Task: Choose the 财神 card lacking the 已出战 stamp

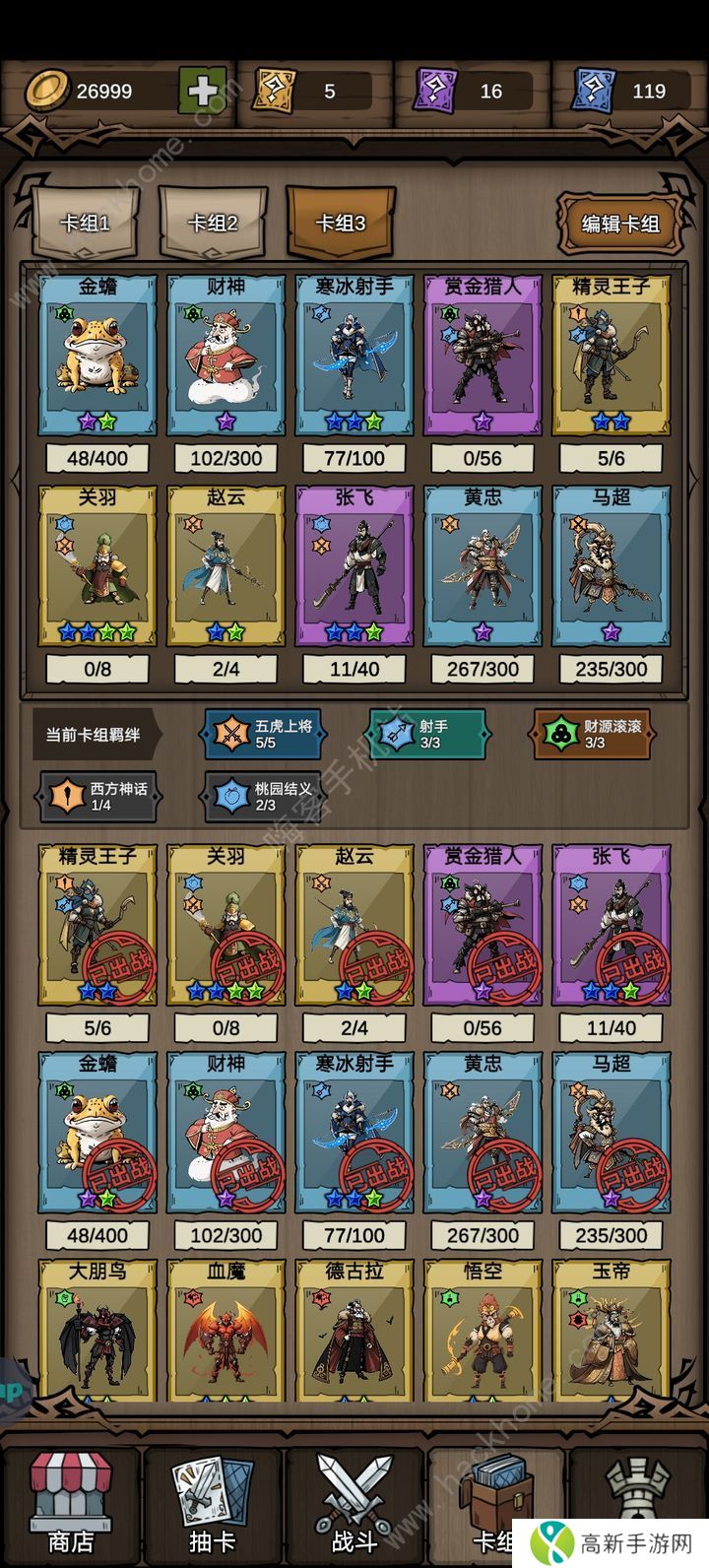Action: pos(226,355)
